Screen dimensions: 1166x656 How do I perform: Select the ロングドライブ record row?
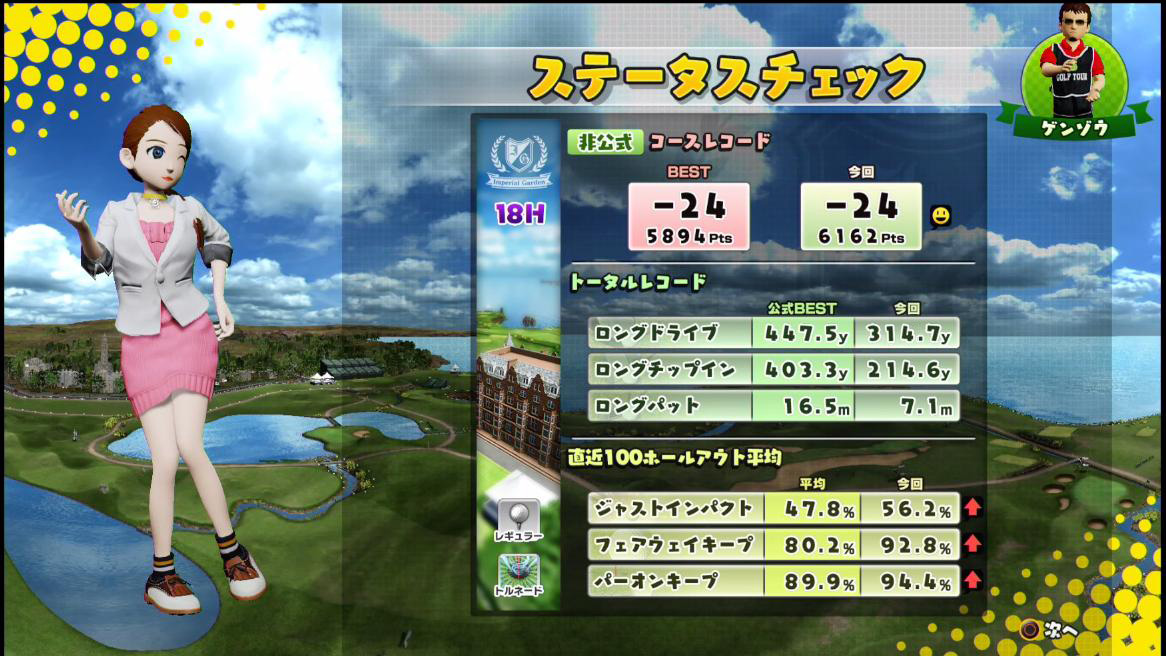point(772,333)
